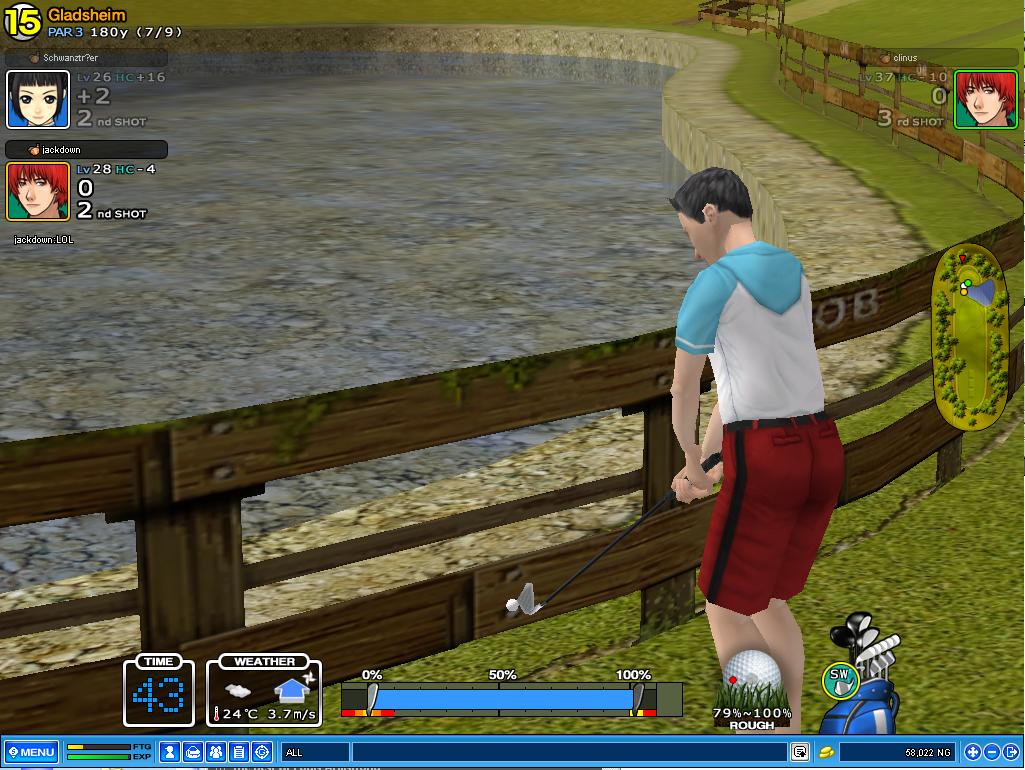Open the clipboard list icon
1025x770 pixels.
(x=239, y=752)
